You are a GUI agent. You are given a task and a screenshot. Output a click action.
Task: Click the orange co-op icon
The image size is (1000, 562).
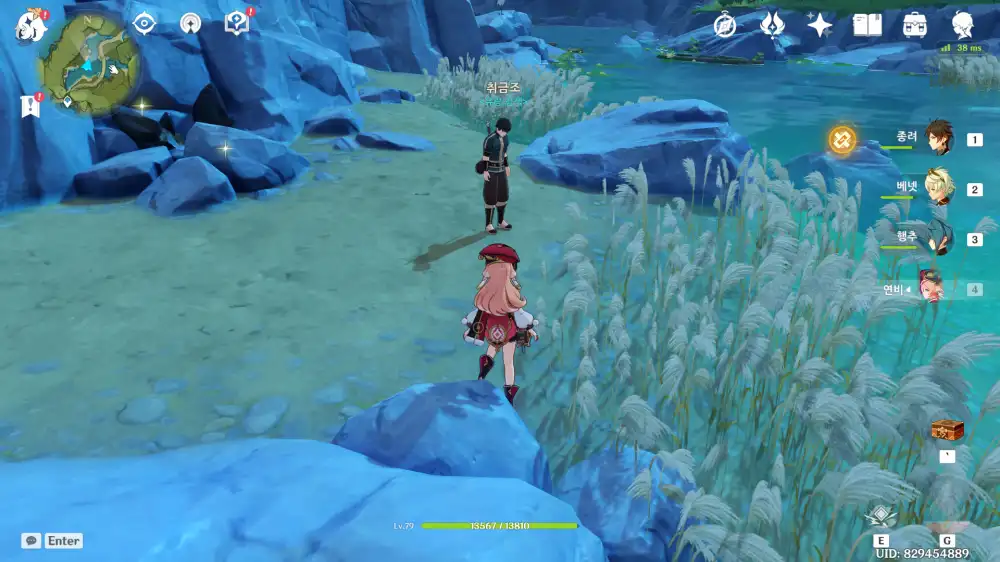(842, 139)
